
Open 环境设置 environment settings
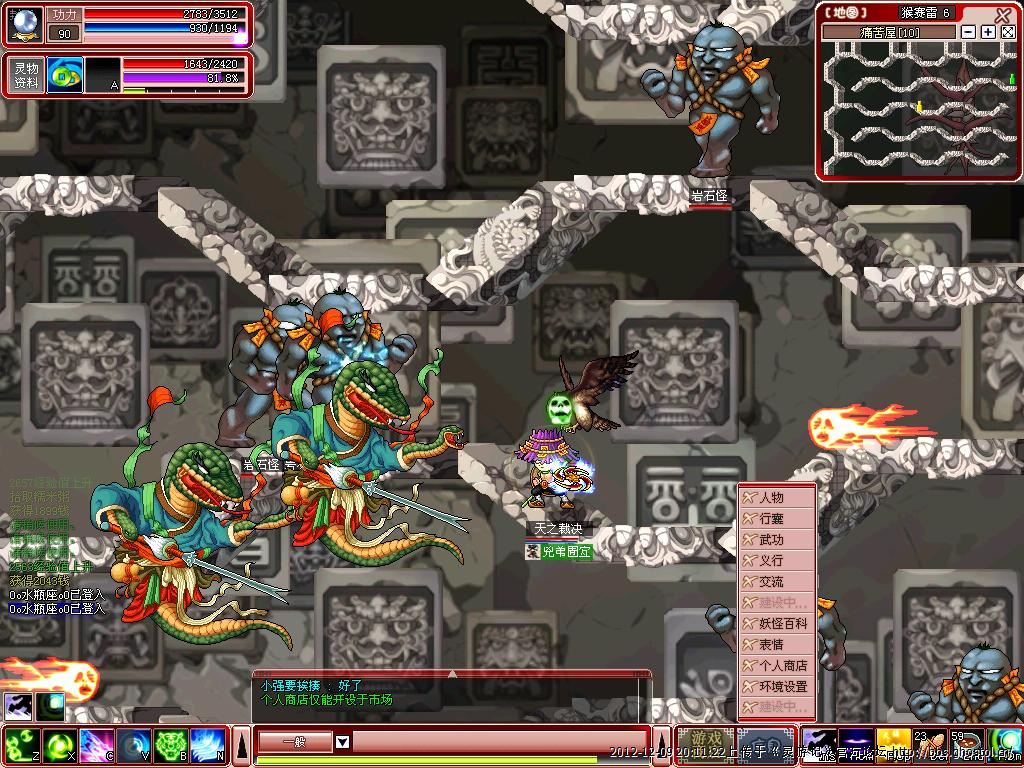(777, 687)
